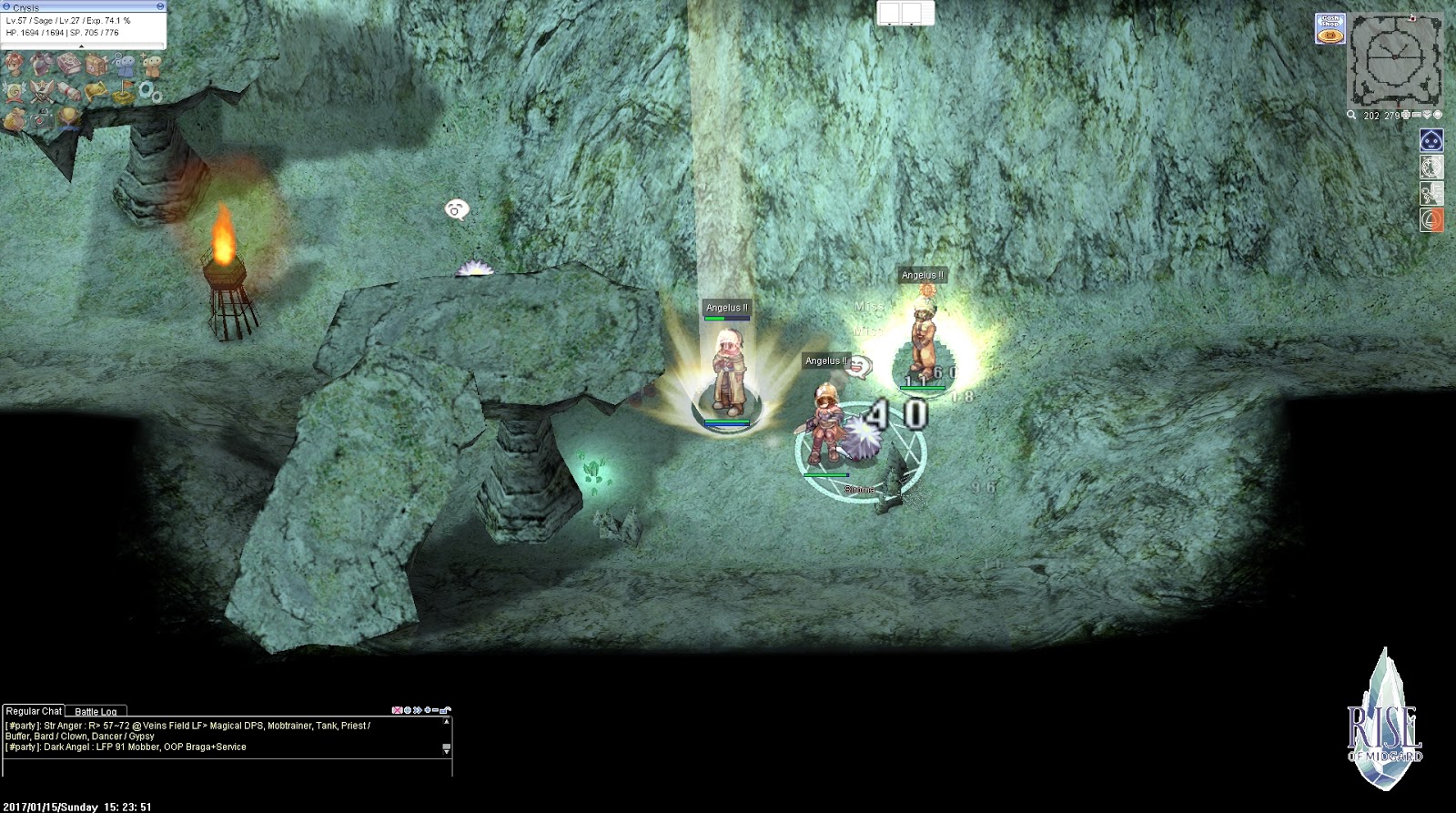Click the minimap magnifier zoom icon
Viewport: 1456px width, 813px height.
[x=1351, y=115]
